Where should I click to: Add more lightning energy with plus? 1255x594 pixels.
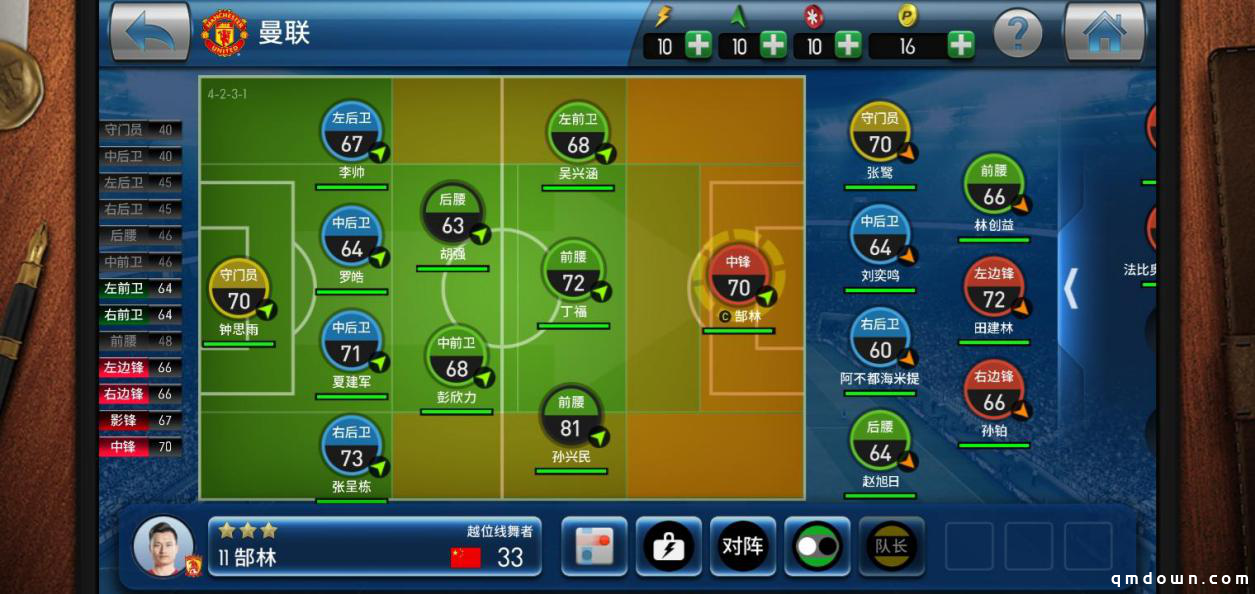pos(699,45)
